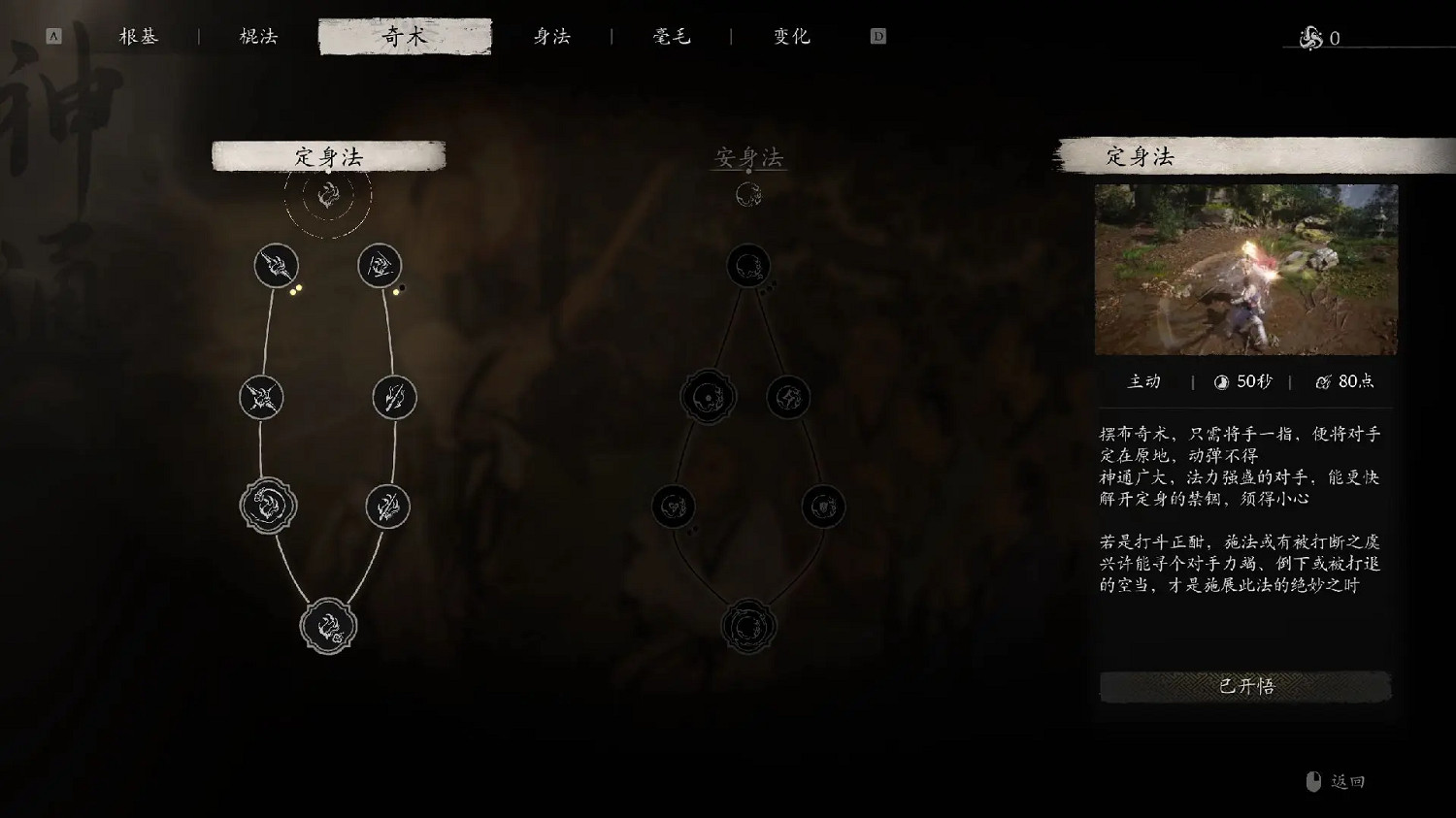Screen dimensions: 1456x818
Task: Select the topmost skill node of 安身法 tree
Action: [747, 266]
